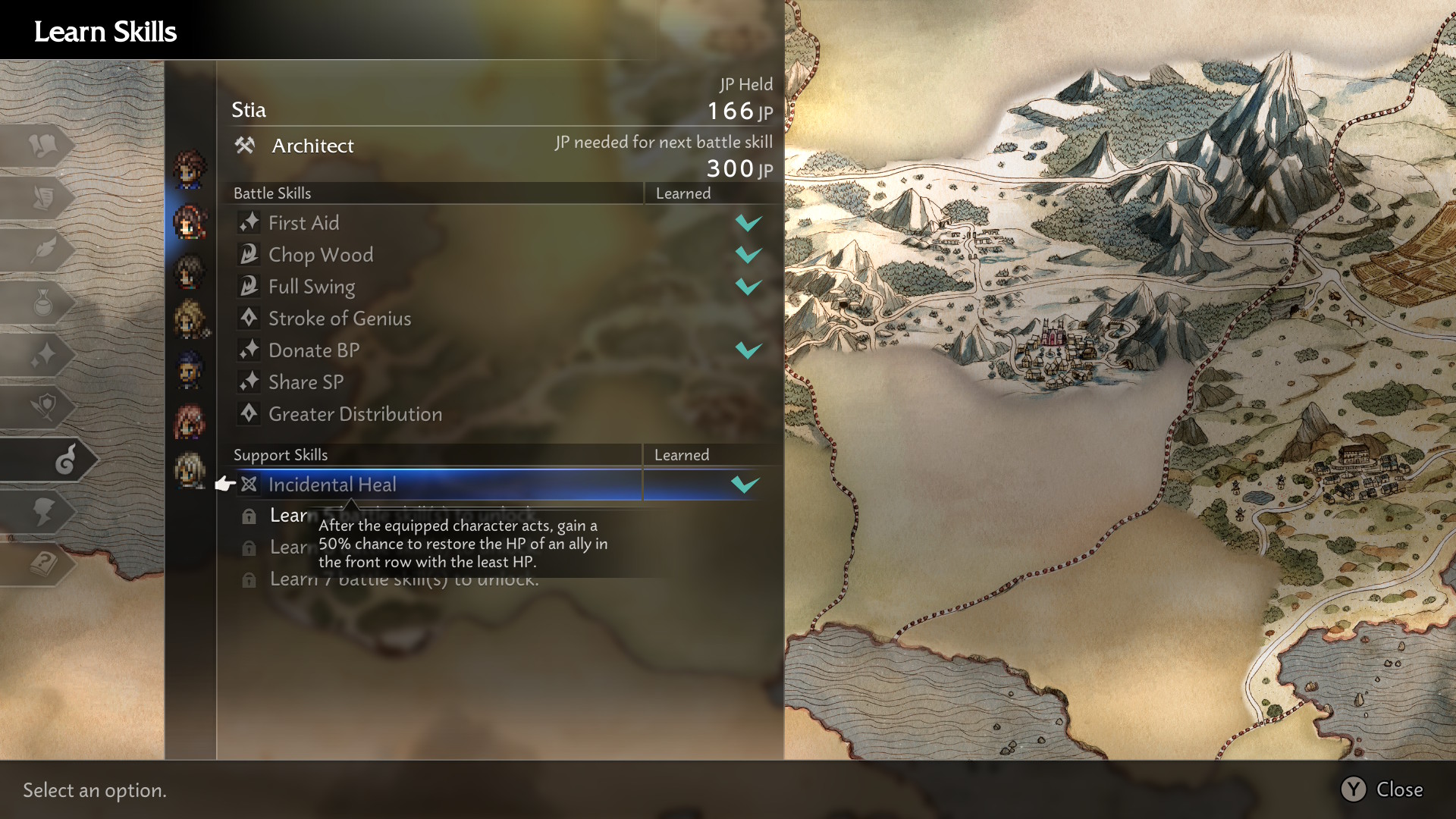
Task: Open the feather quill menu tab
Action: click(43, 249)
